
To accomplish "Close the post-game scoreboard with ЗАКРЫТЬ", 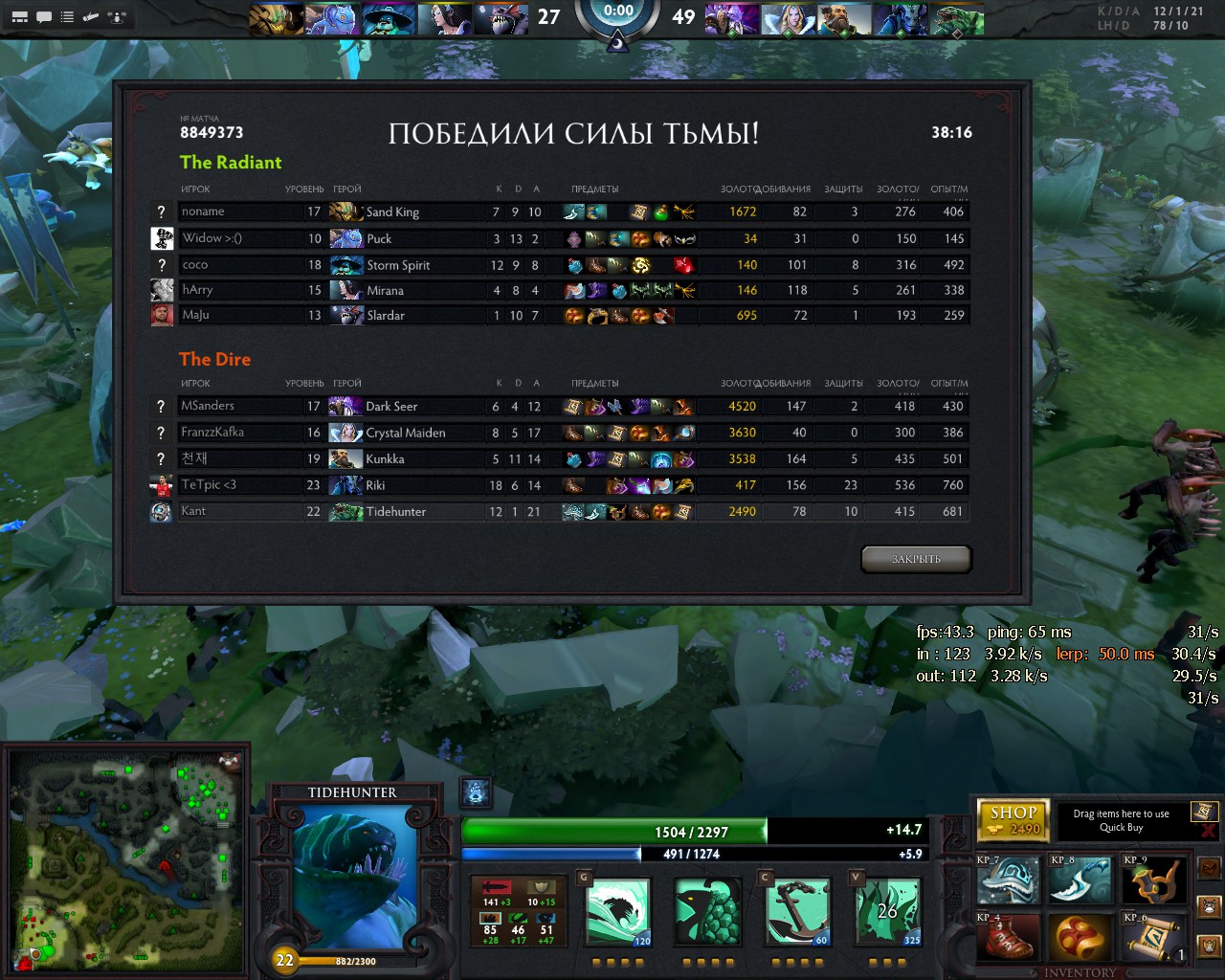I will (916, 559).
